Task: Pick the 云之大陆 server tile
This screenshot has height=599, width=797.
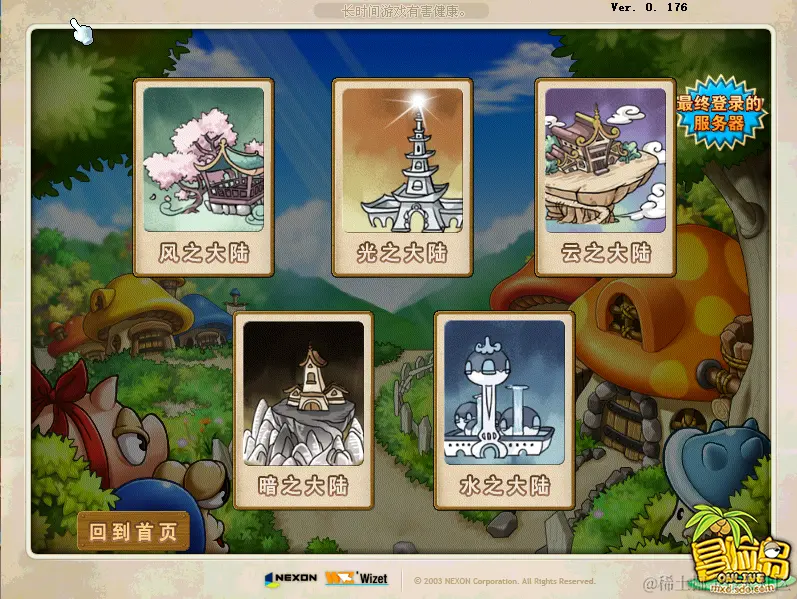Action: pyautogui.click(x=604, y=177)
